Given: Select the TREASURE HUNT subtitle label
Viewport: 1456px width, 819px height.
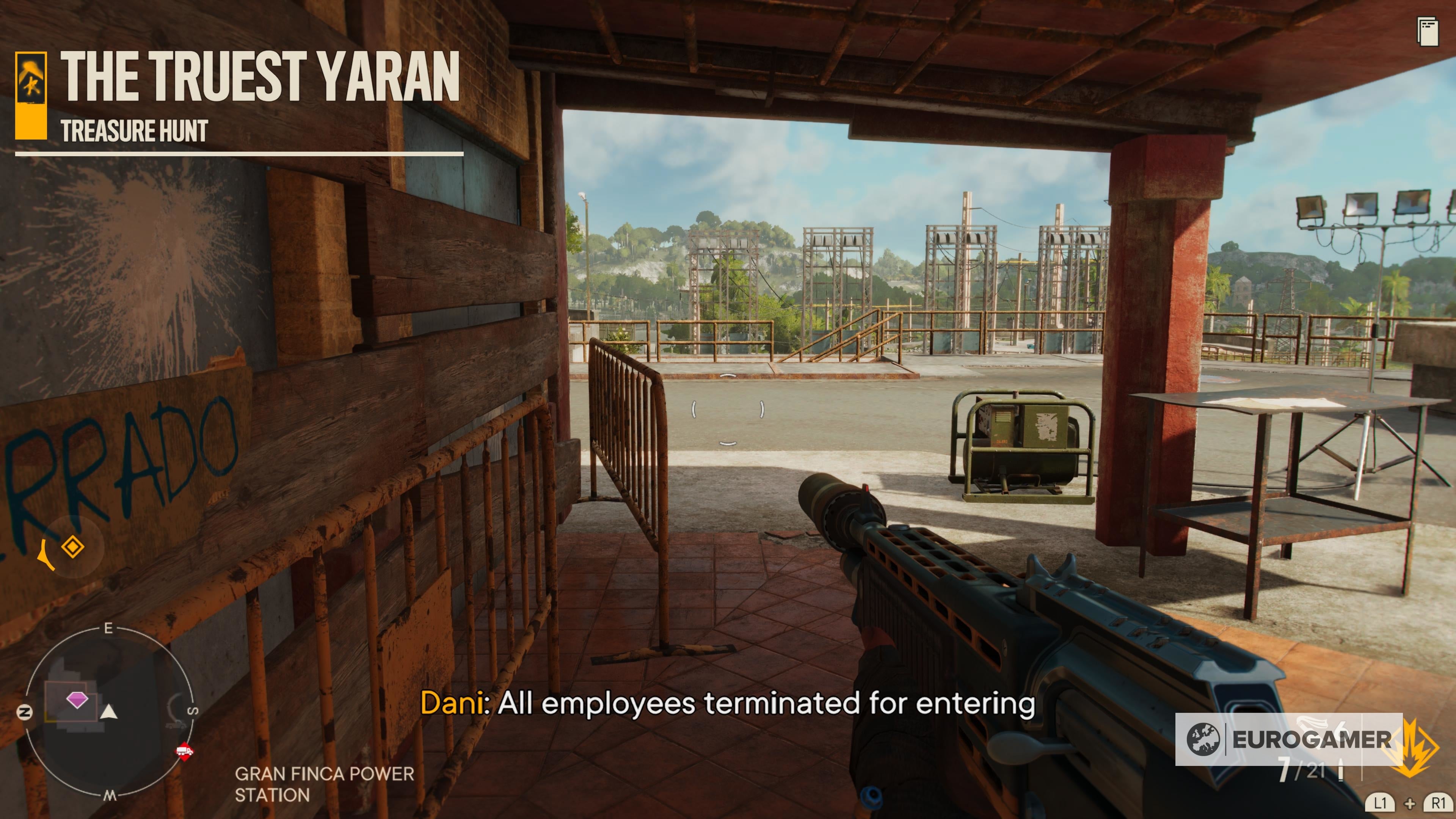Looking at the screenshot, I should pyautogui.click(x=133, y=131).
